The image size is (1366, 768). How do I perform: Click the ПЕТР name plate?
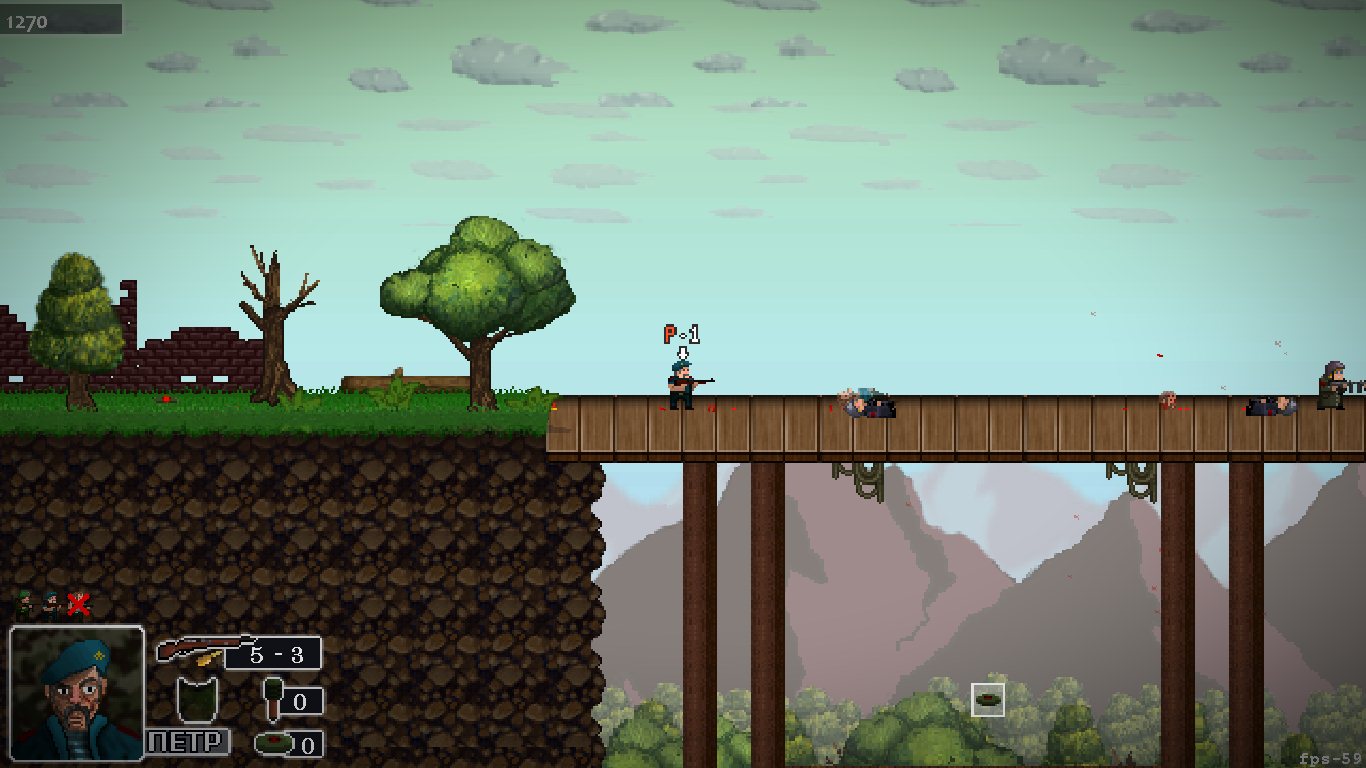click(x=188, y=742)
